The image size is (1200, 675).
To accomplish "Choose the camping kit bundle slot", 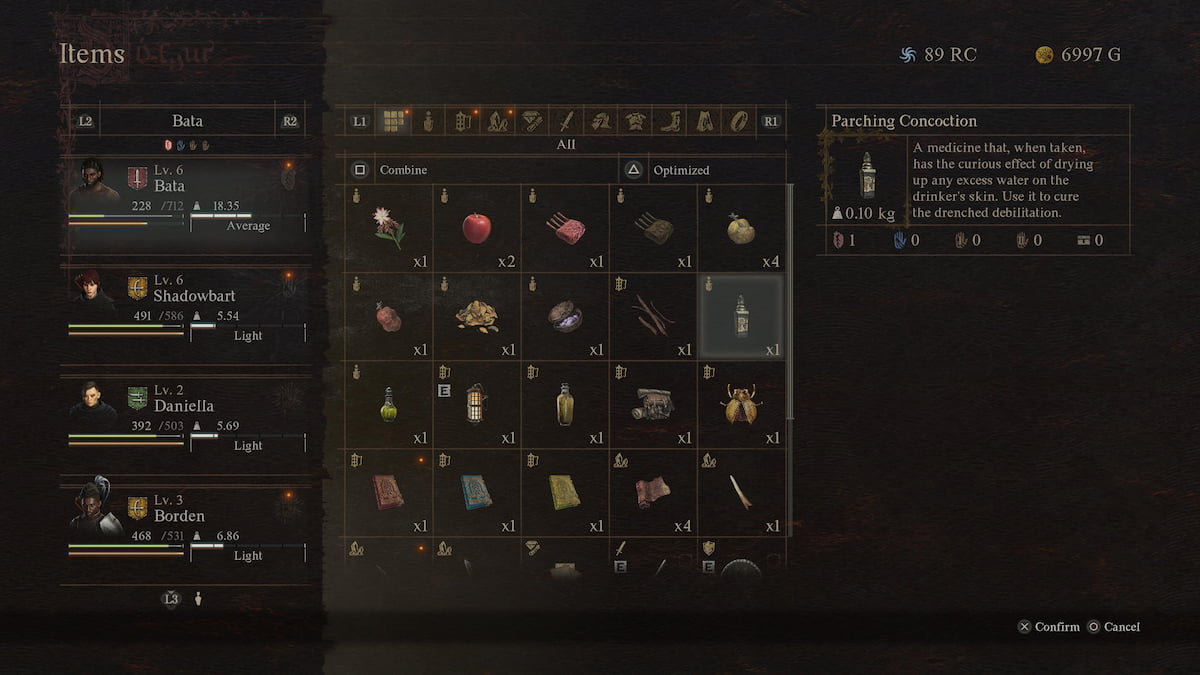I will 653,405.
